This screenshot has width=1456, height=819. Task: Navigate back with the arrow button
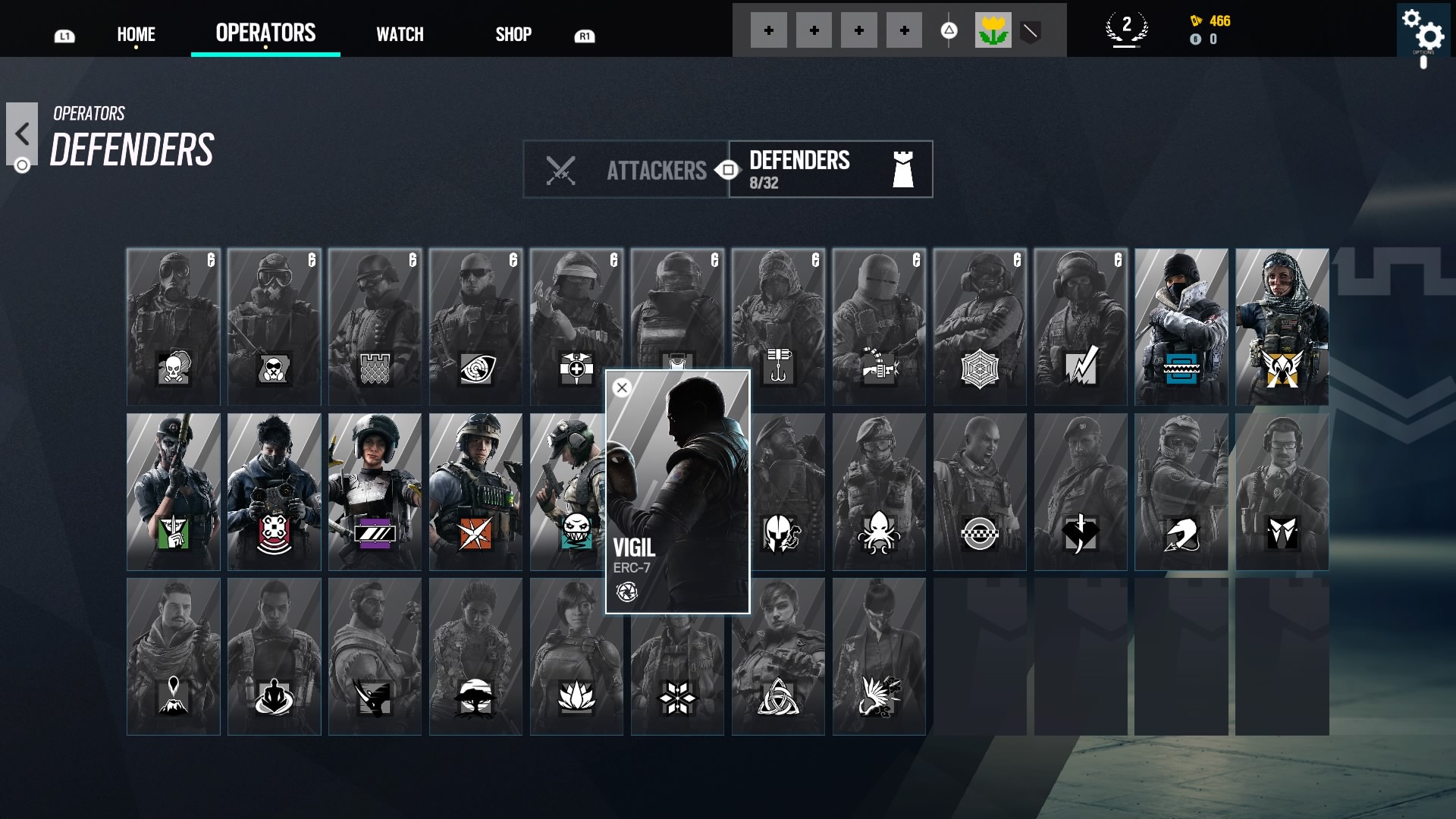point(24,135)
